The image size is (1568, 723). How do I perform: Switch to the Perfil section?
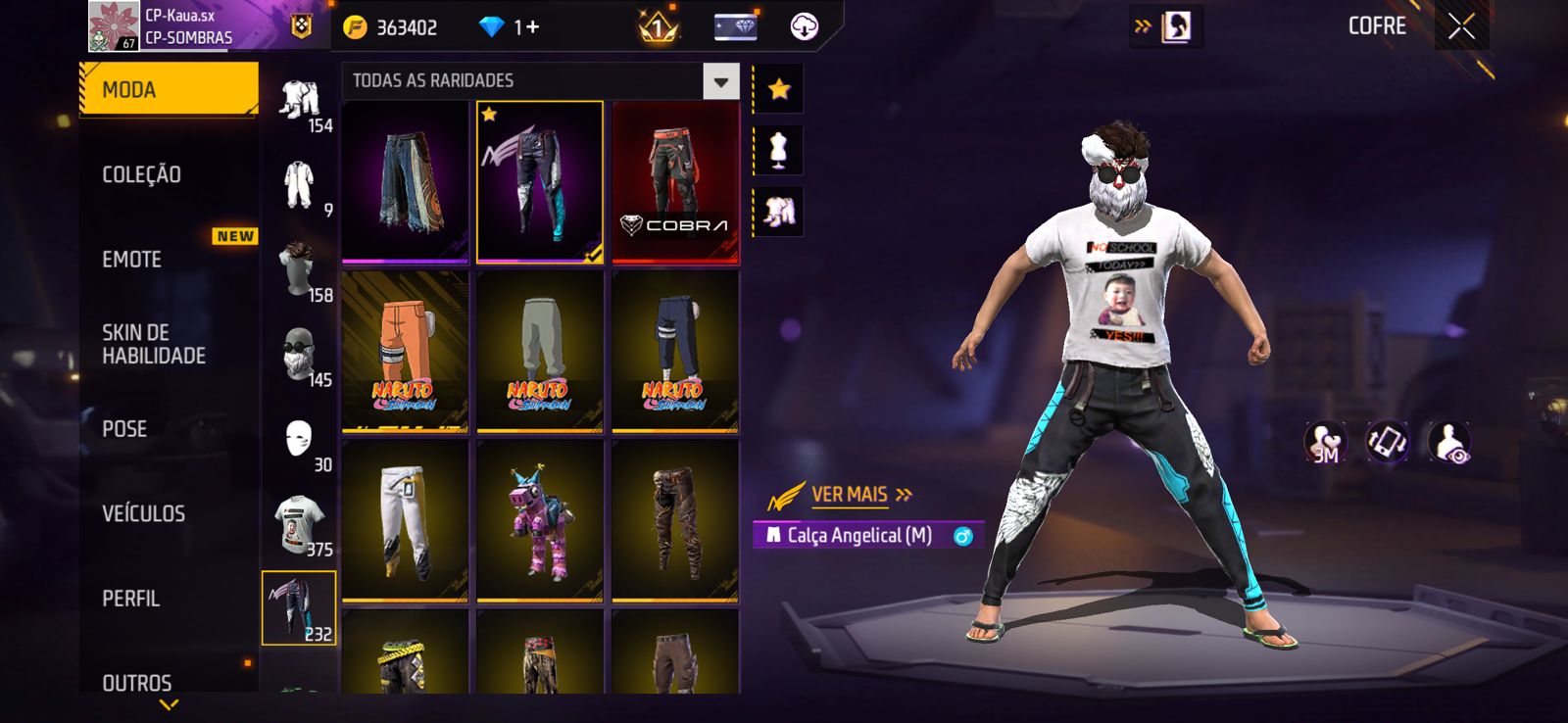click(x=130, y=599)
